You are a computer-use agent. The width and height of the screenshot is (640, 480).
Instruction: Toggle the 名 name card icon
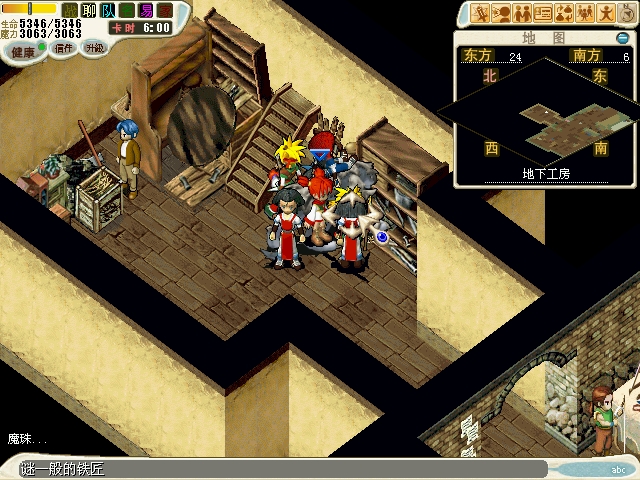[127, 10]
